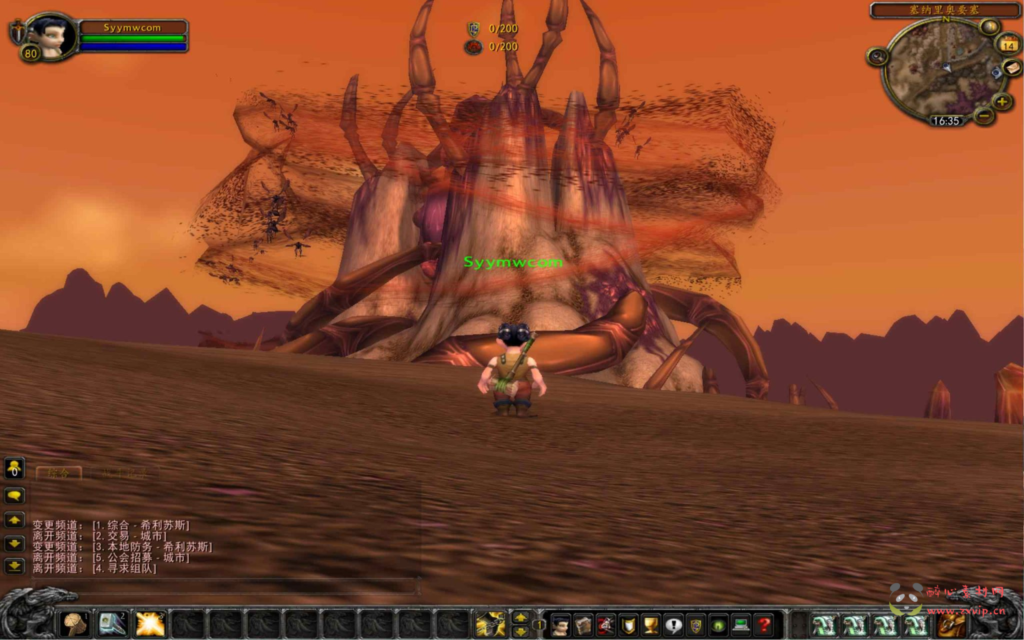Use the first action bar ability

(76, 624)
